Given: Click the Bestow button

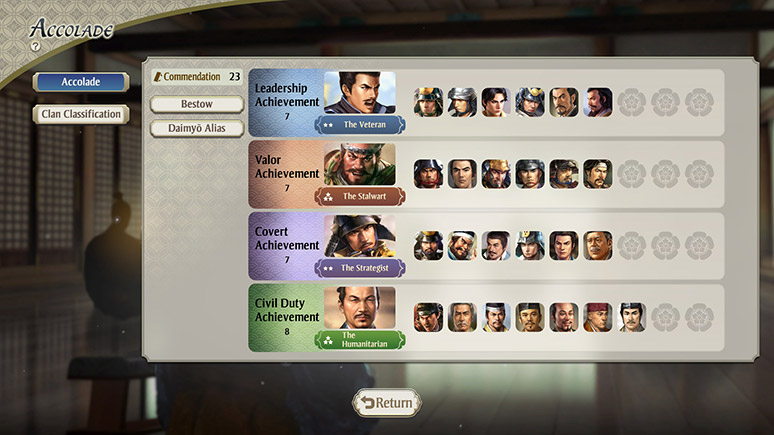Looking at the screenshot, I should click(x=197, y=104).
